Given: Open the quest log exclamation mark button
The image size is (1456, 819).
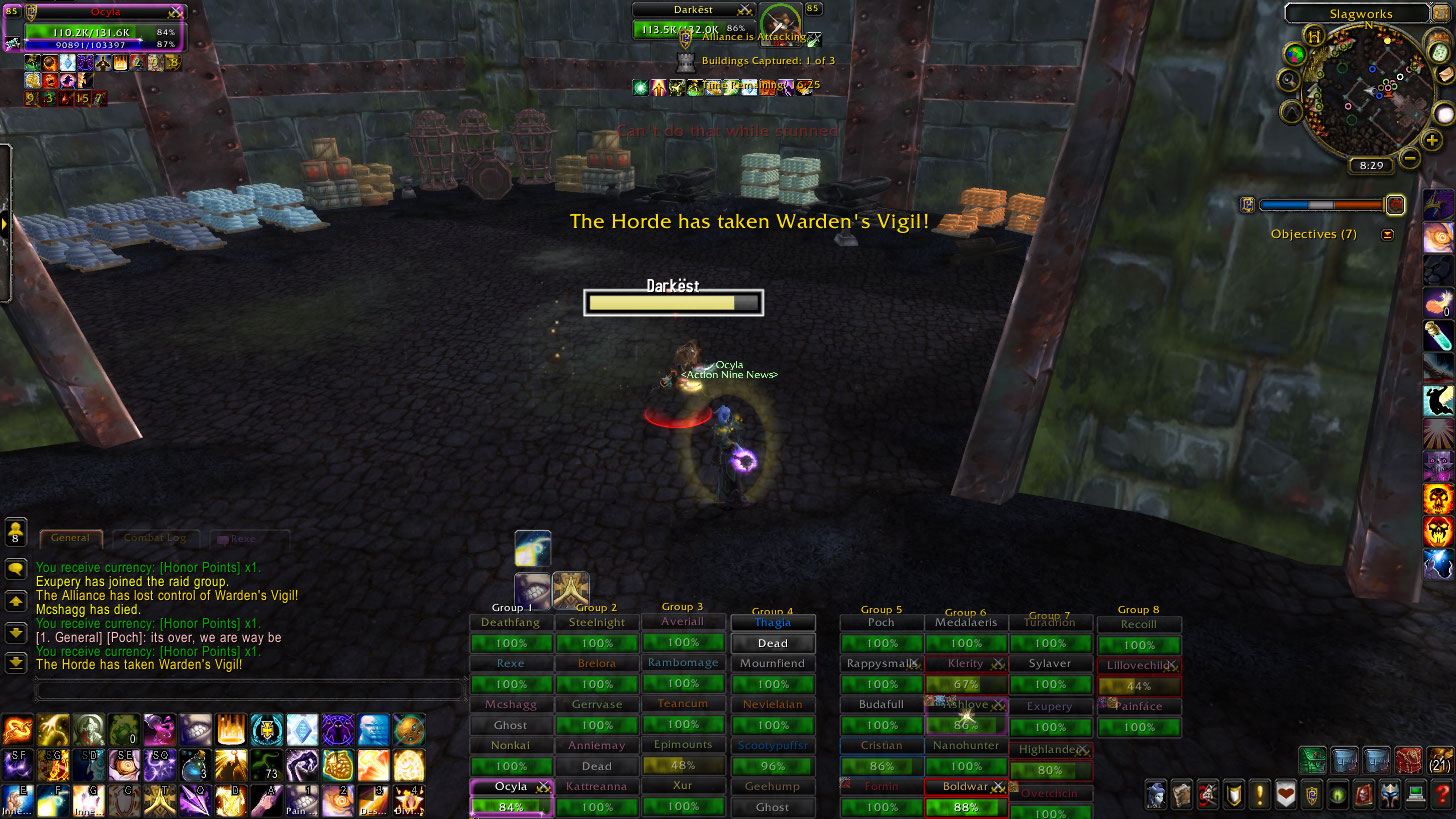Looking at the screenshot, I should point(1260,794).
